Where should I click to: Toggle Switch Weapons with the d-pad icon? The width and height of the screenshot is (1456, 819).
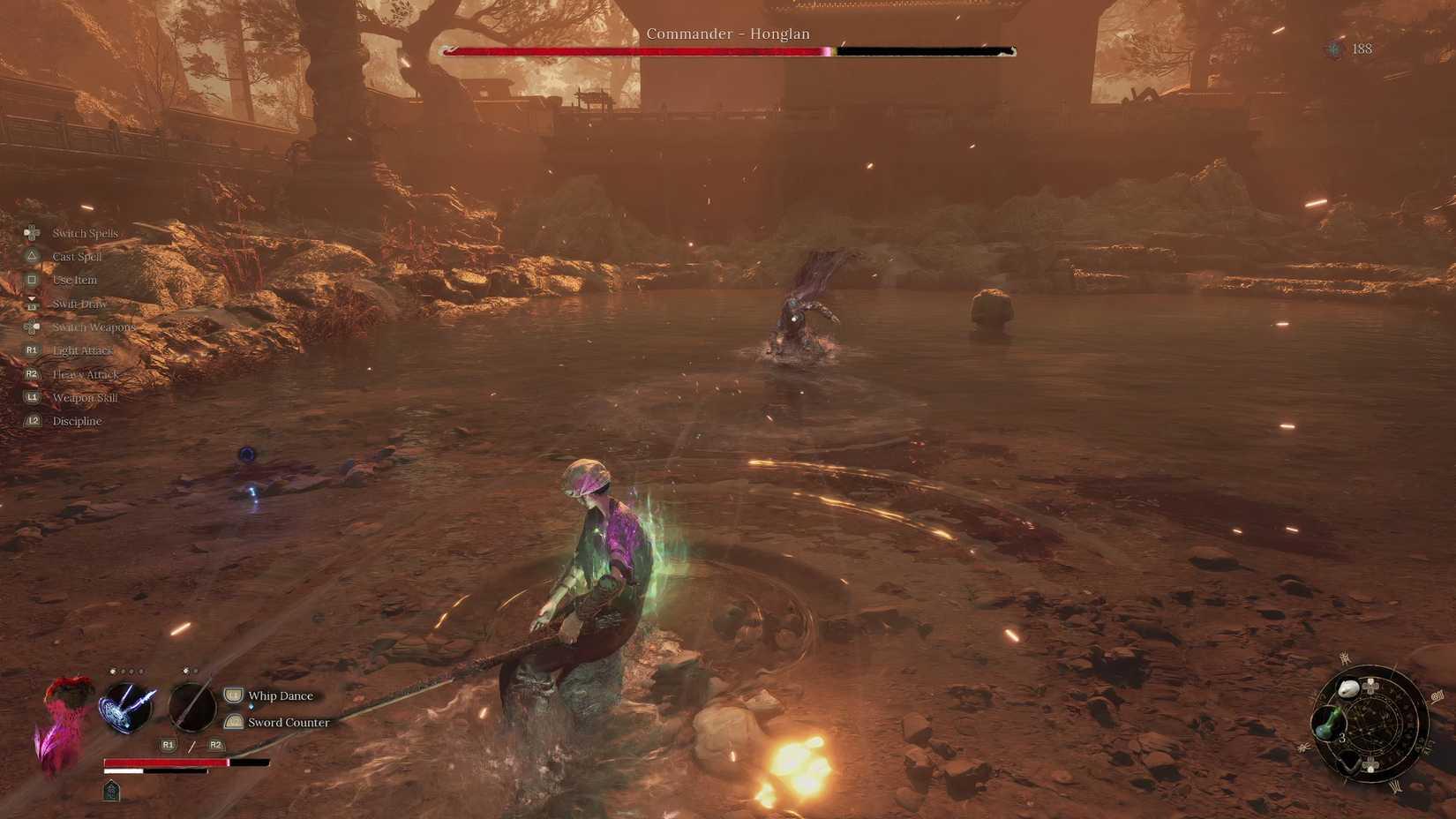32,327
